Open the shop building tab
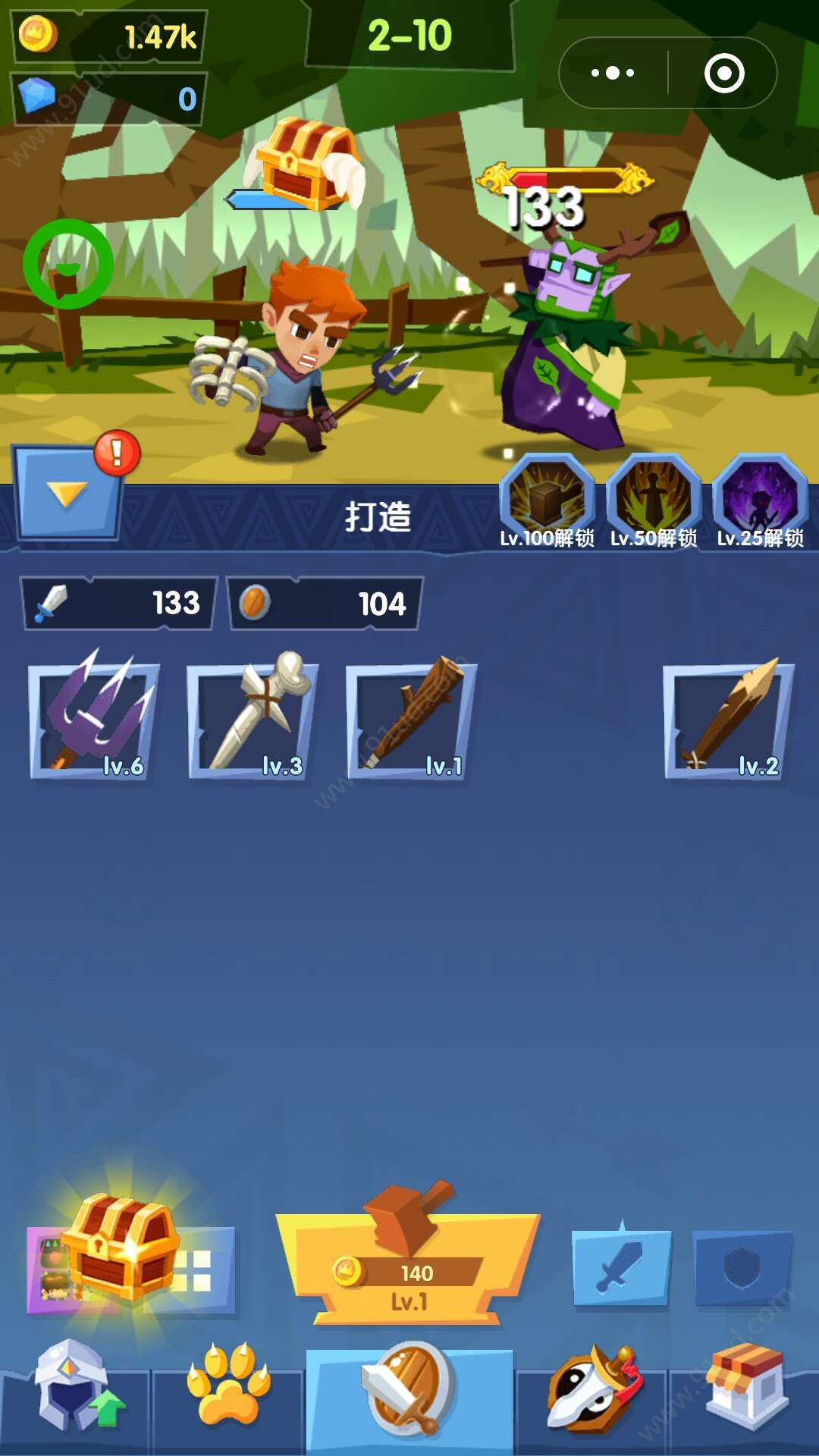 tap(747, 1388)
